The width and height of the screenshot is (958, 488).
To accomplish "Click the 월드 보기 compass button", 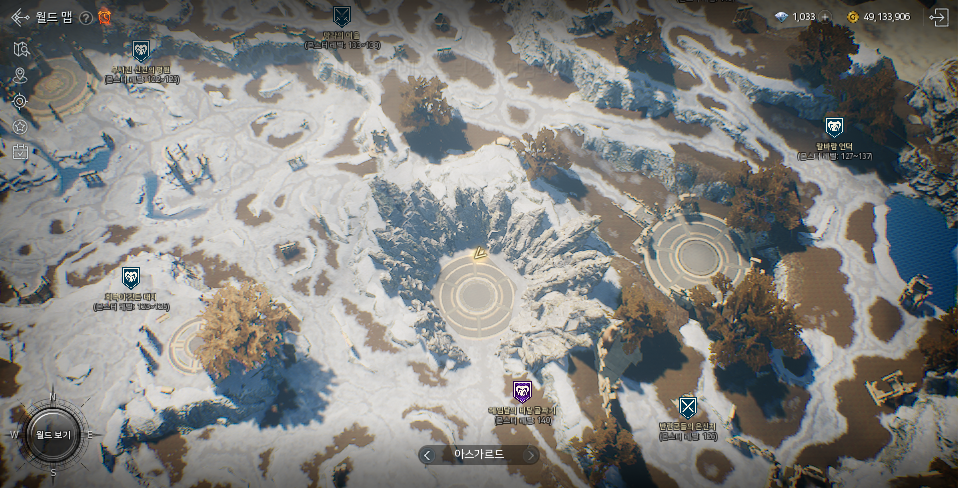I will point(52,435).
